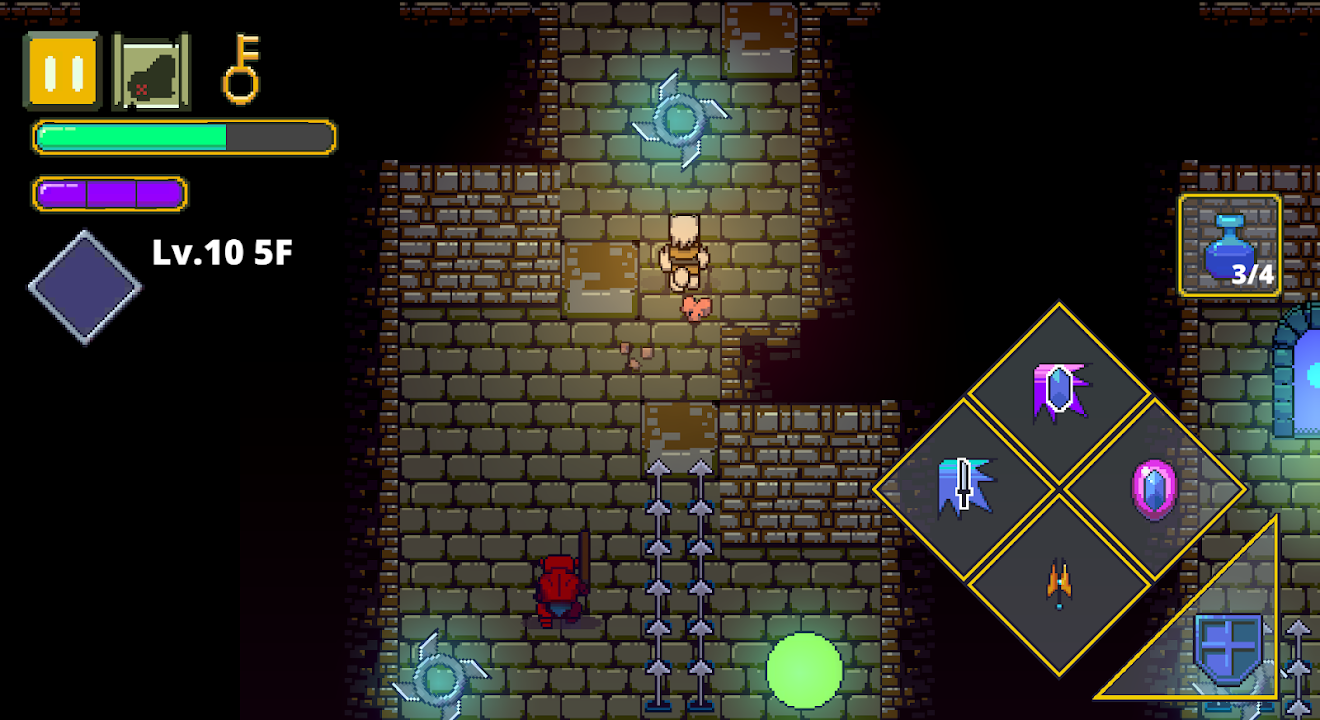Image resolution: width=1320 pixels, height=720 pixels.
Task: Activate the purple crystal wing skill
Action: coord(1059,392)
